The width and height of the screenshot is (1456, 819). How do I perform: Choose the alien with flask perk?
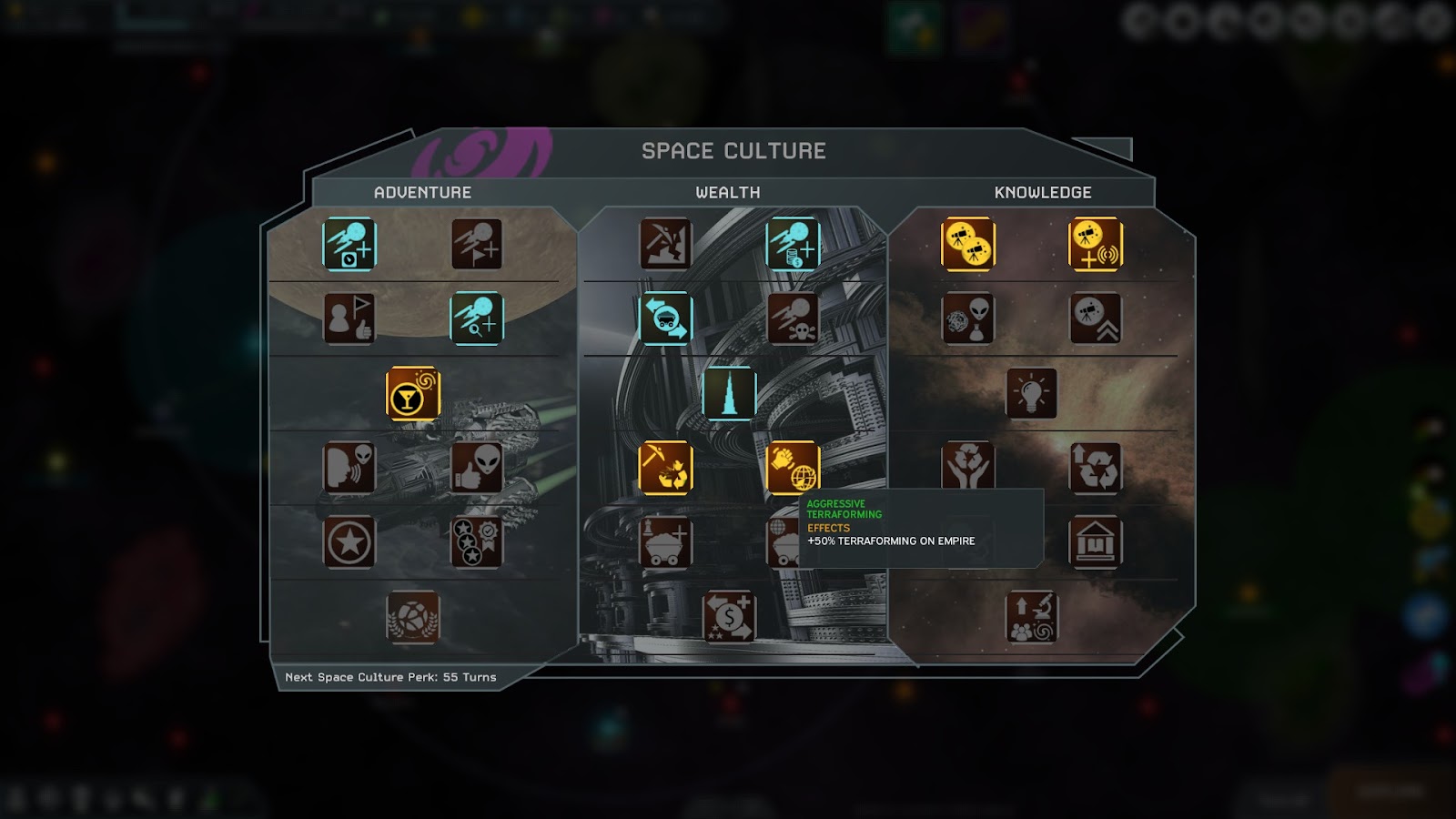point(967,318)
